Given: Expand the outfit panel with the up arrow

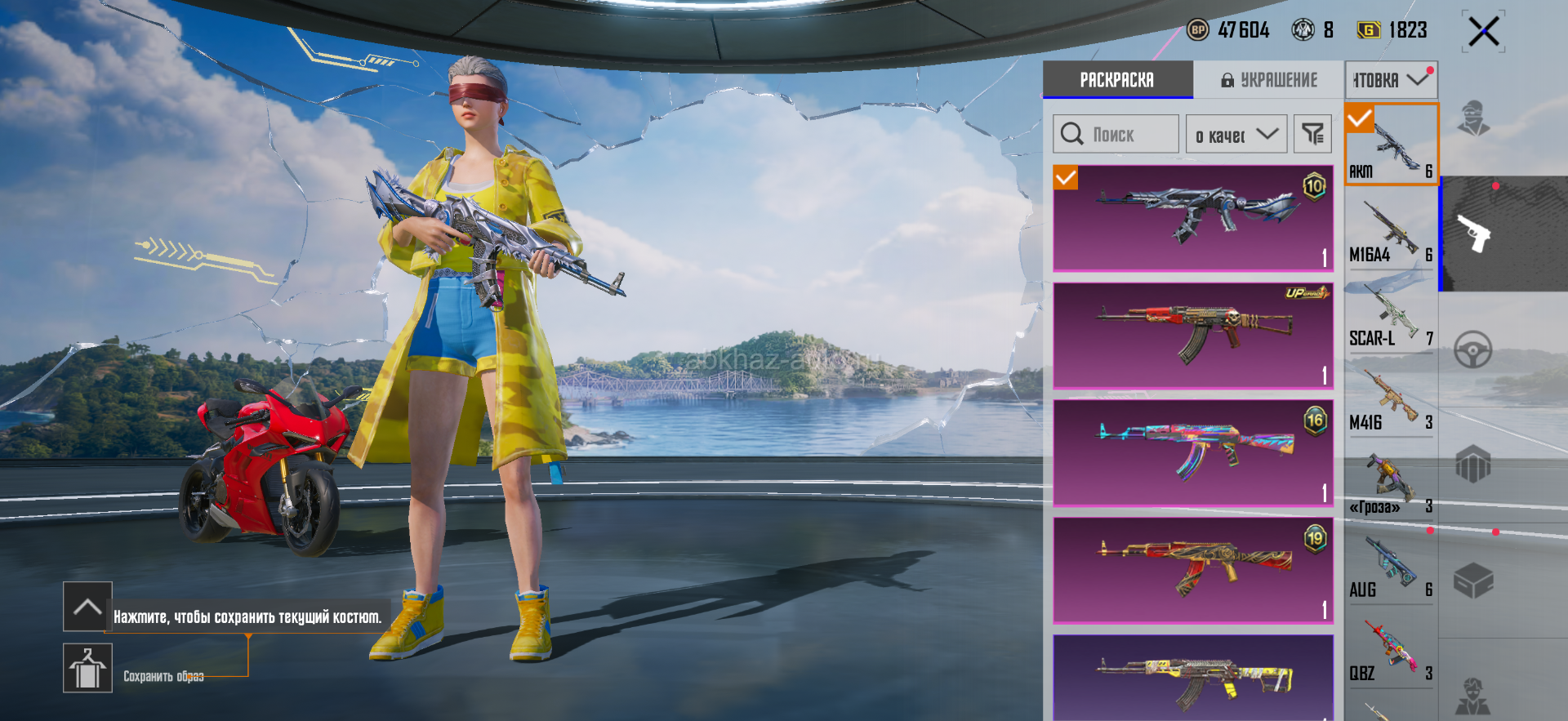Looking at the screenshot, I should pyautogui.click(x=87, y=607).
